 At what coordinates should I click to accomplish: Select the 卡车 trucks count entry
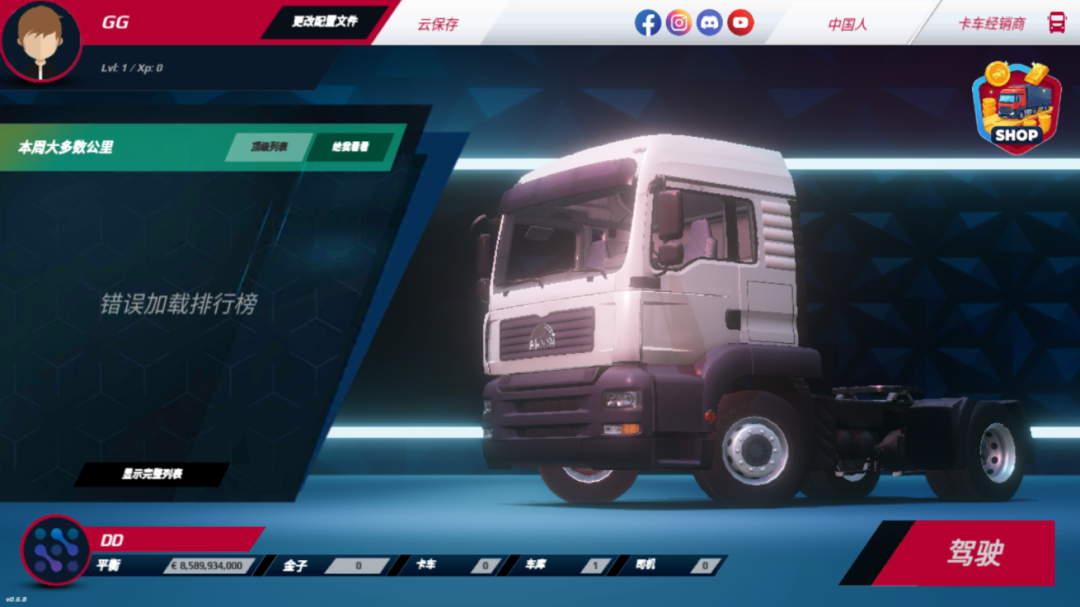pyautogui.click(x=457, y=566)
